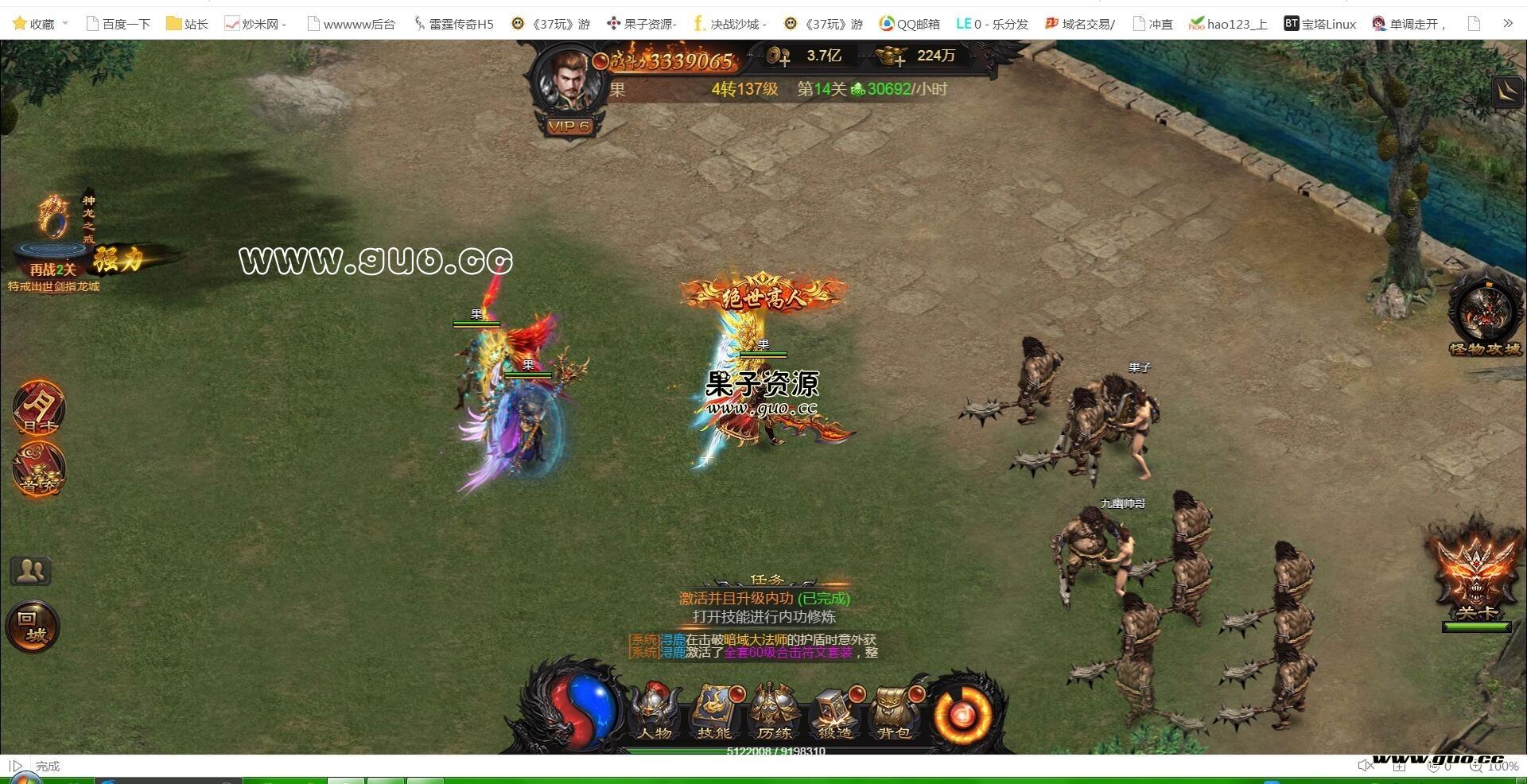
Task: Mute game audio with the speaker icon
Action: point(1366,765)
